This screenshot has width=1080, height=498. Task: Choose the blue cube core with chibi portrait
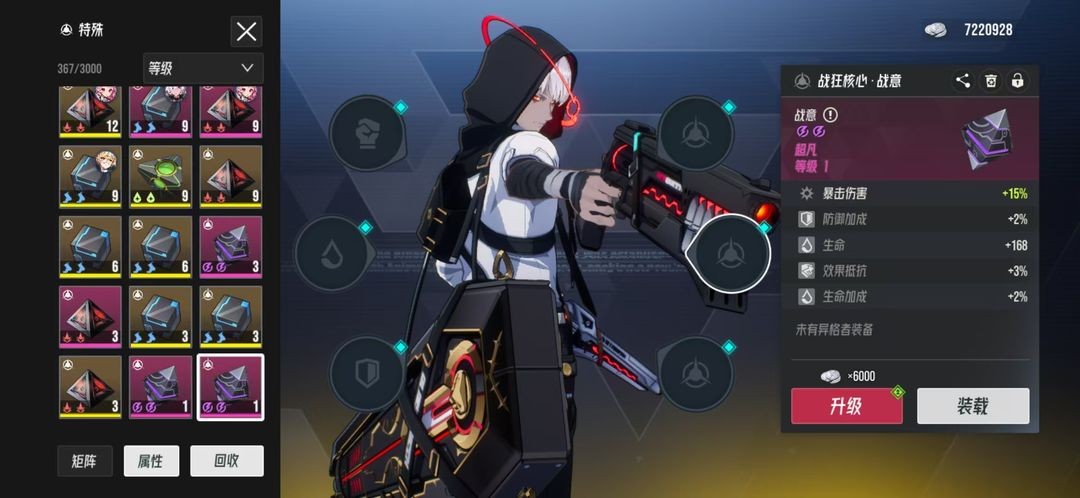pos(90,177)
